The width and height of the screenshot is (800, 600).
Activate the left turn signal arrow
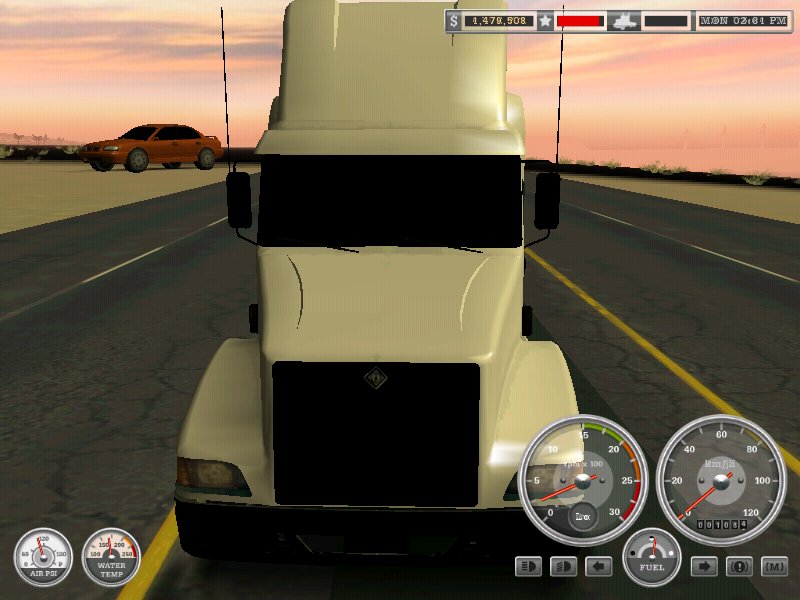(599, 567)
